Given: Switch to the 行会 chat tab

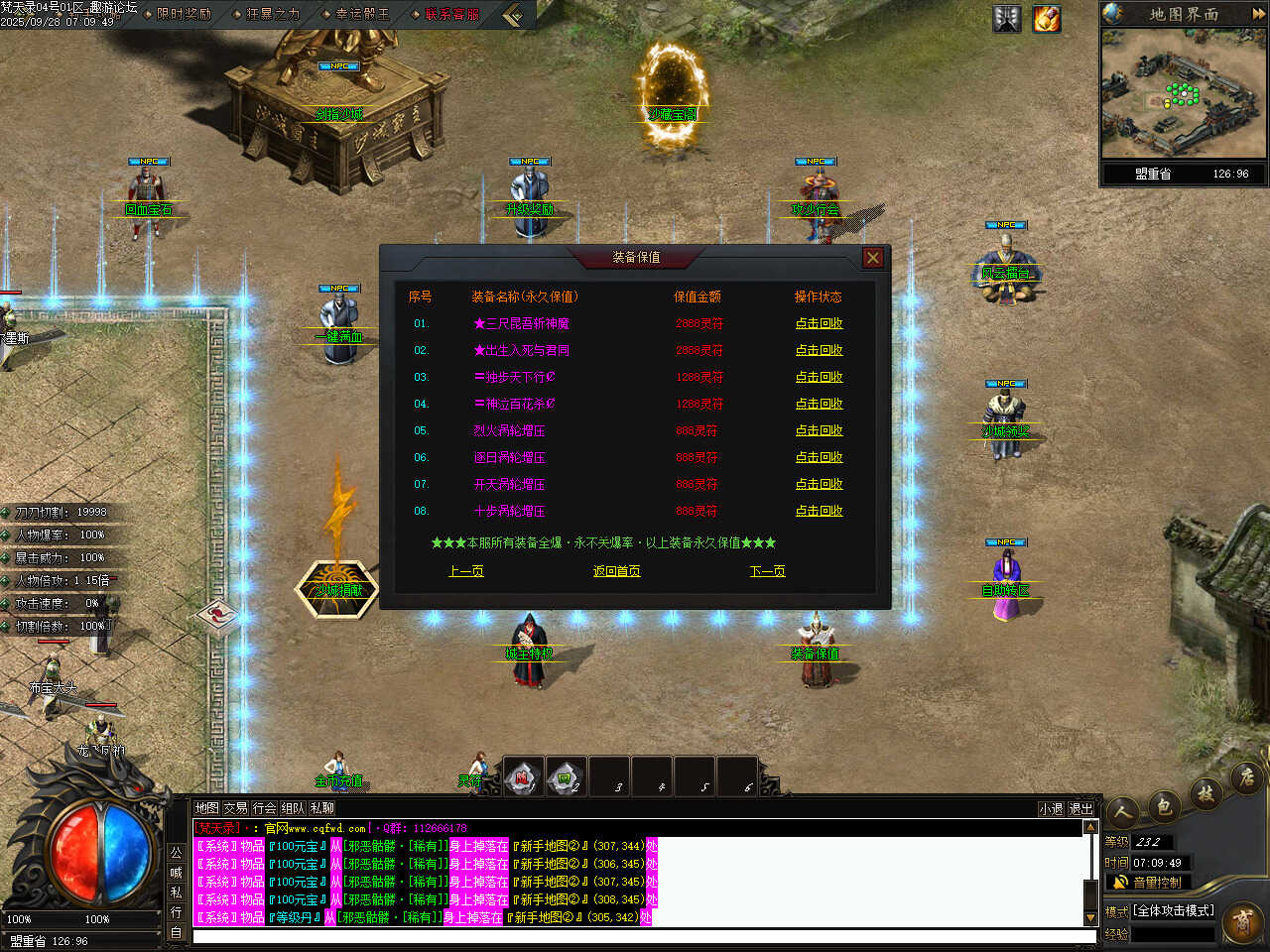Looking at the screenshot, I should pyautogui.click(x=264, y=808).
